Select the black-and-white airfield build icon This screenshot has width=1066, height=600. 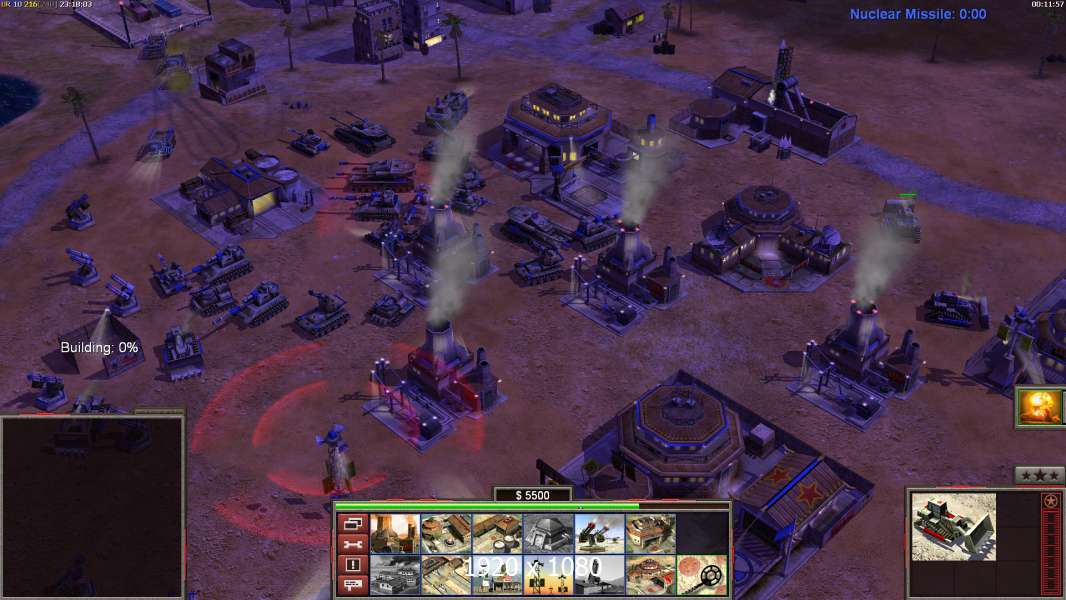point(395,575)
